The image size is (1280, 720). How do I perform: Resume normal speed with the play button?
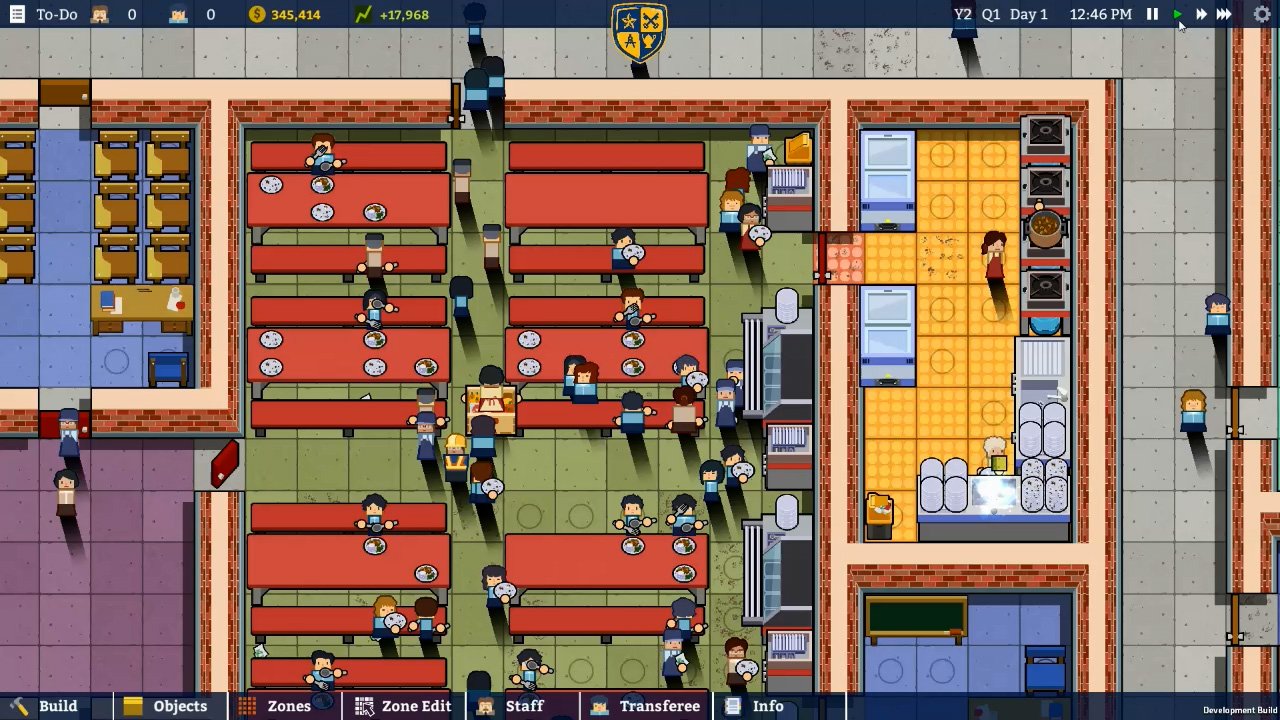tap(1176, 14)
